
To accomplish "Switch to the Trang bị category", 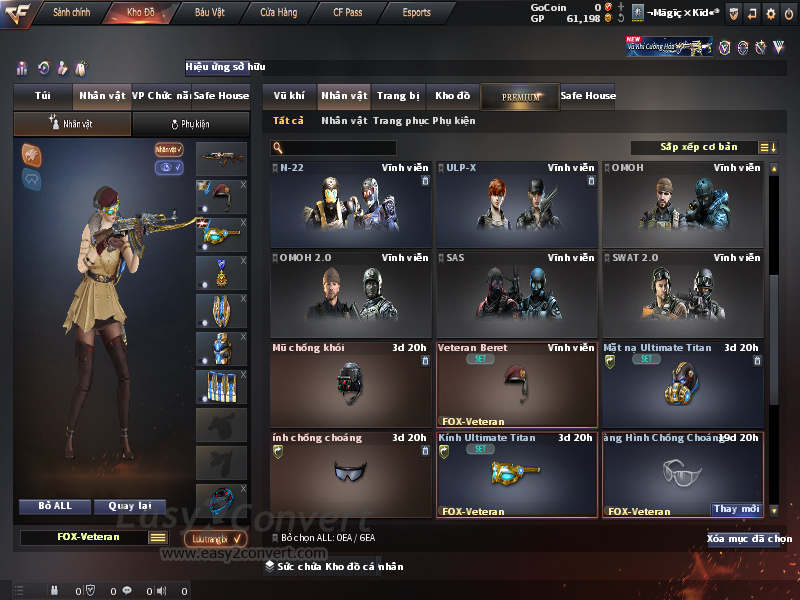I will [x=398, y=96].
